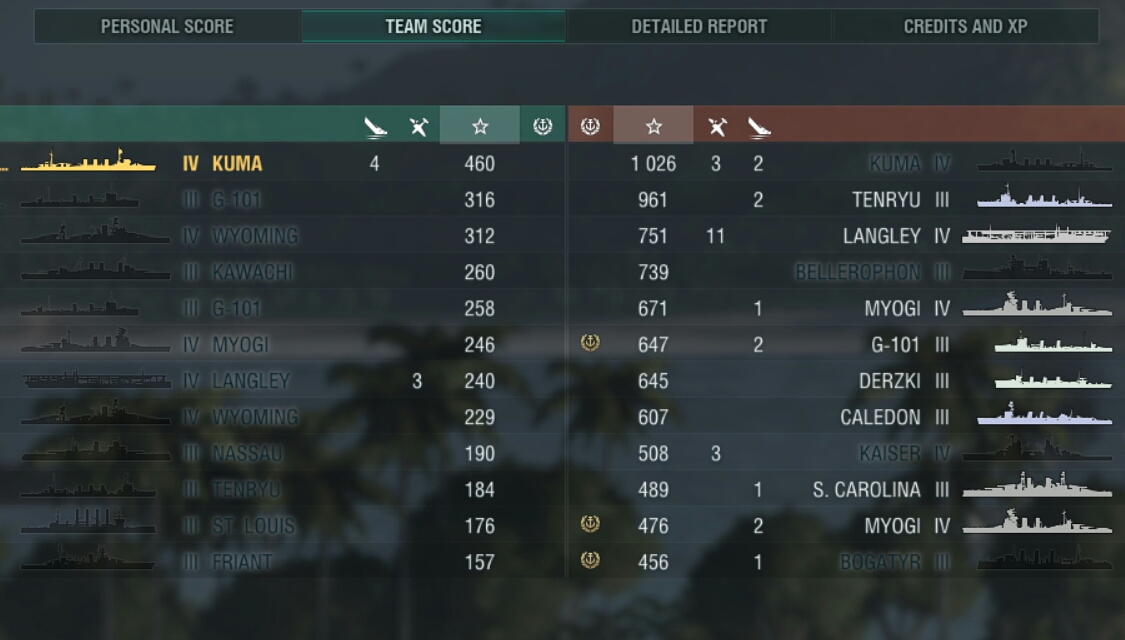
Task: Open the Detailed Report tab
Action: pos(699,27)
